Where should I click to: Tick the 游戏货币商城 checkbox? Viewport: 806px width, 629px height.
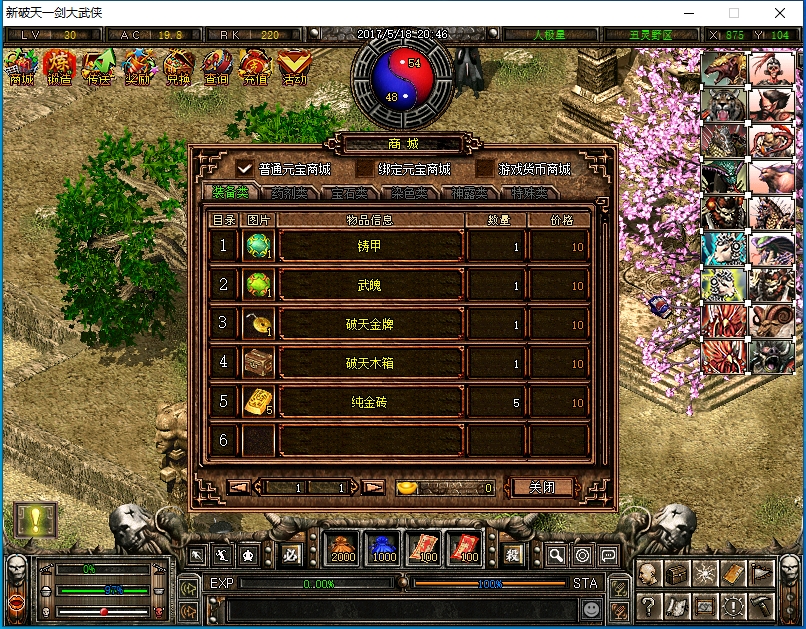pos(486,169)
